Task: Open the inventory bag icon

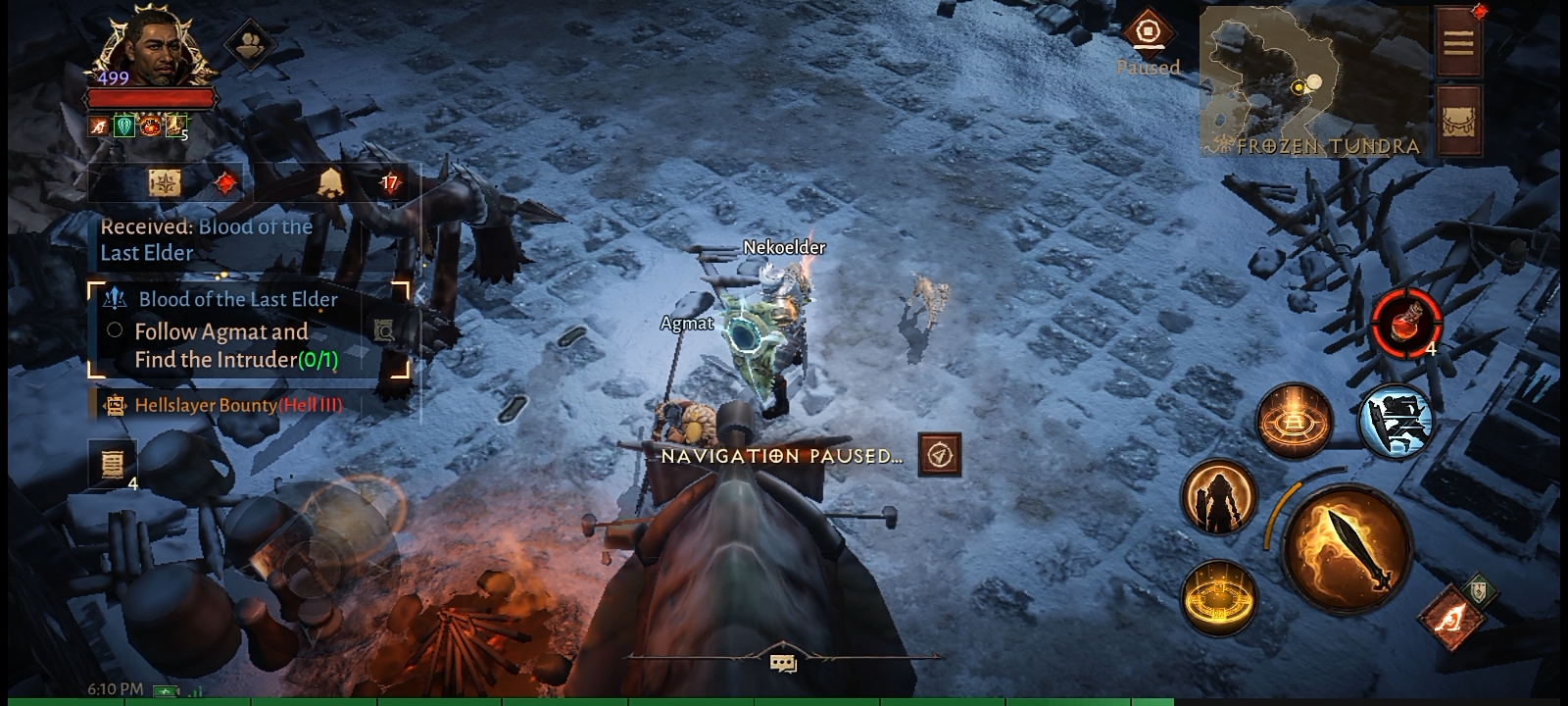Action: click(1458, 121)
